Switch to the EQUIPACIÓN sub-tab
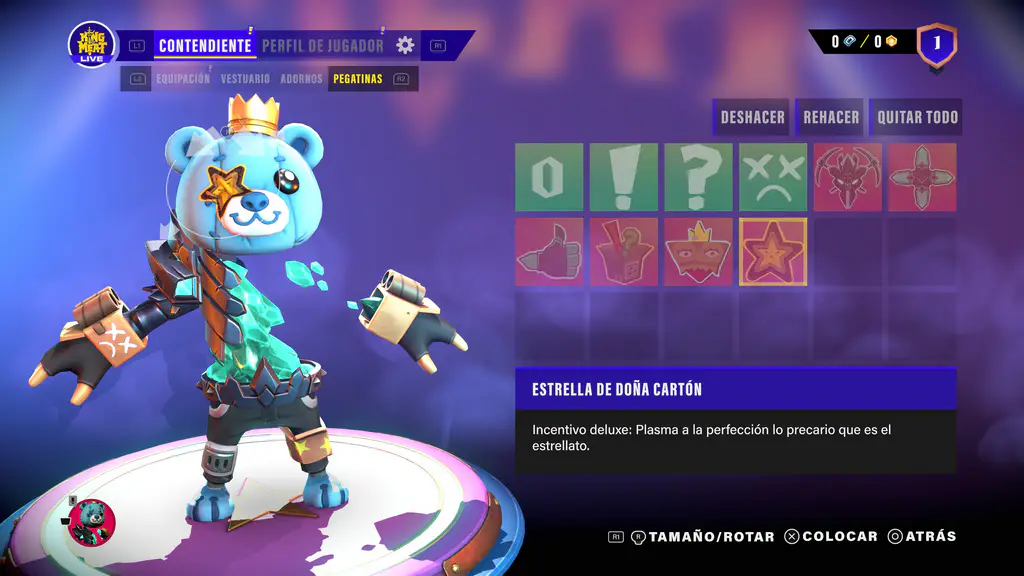Screen dimensions: 1024x576 coord(183,78)
